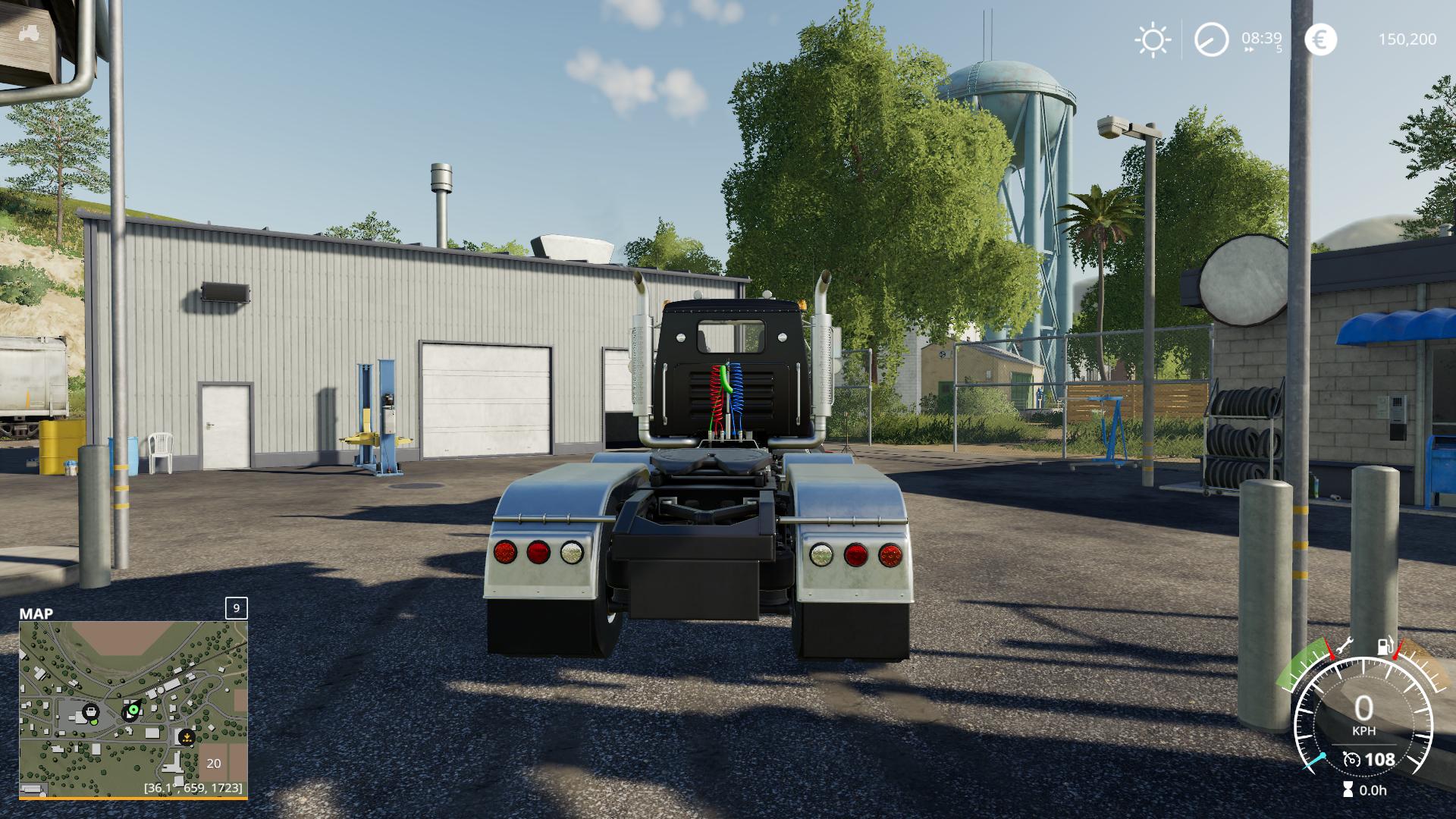Select the yellow unloading point marker on minimap
Screen dimensions: 1456x819
[187, 736]
